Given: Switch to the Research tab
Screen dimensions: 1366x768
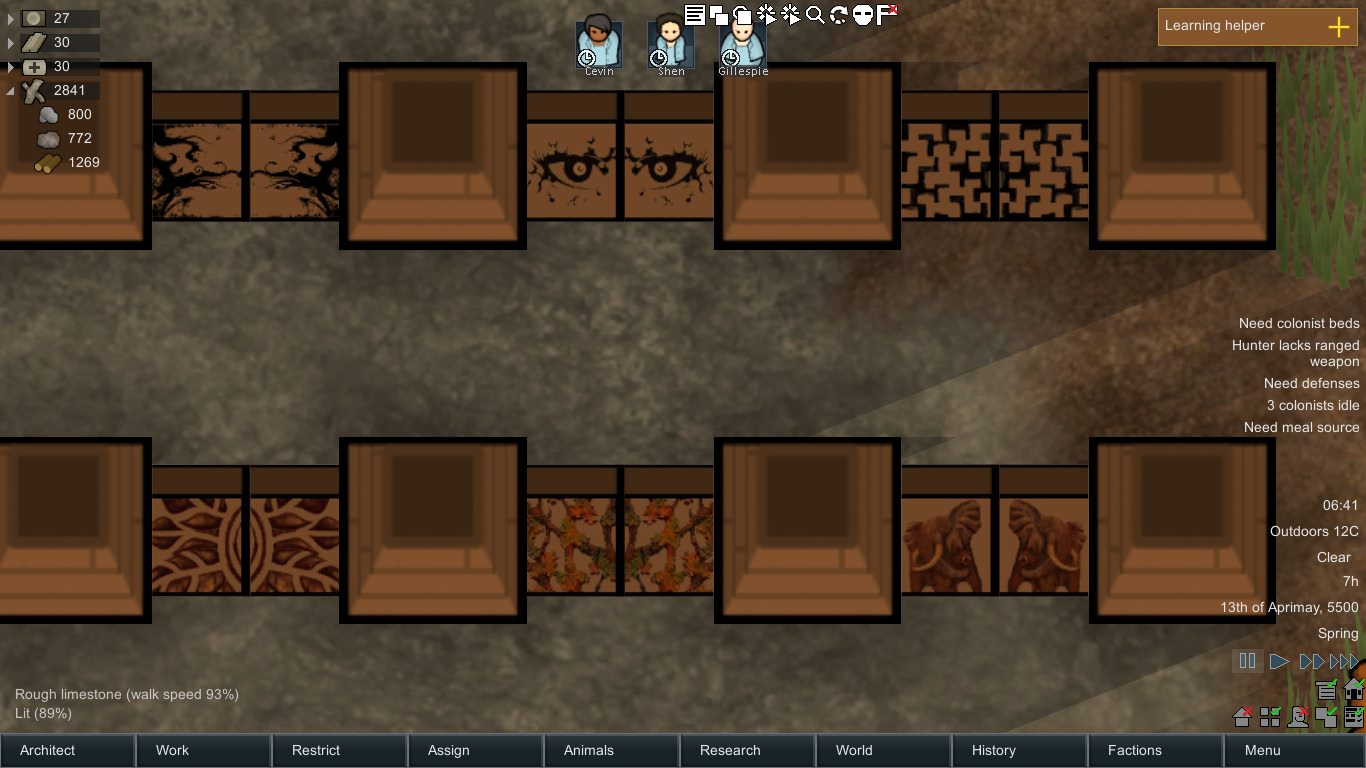Looking at the screenshot, I should [729, 750].
